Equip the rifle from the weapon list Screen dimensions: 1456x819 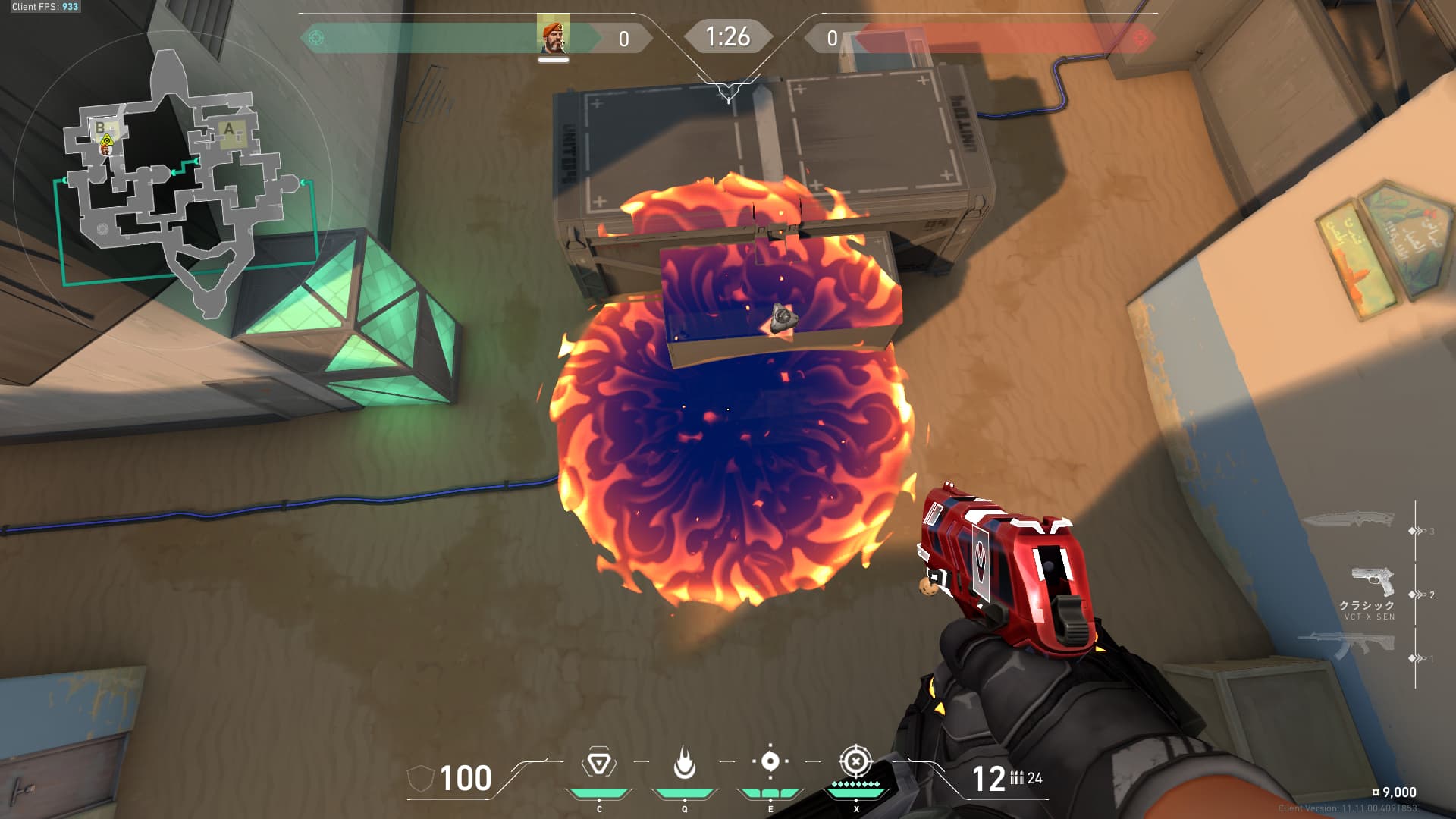click(x=1347, y=645)
